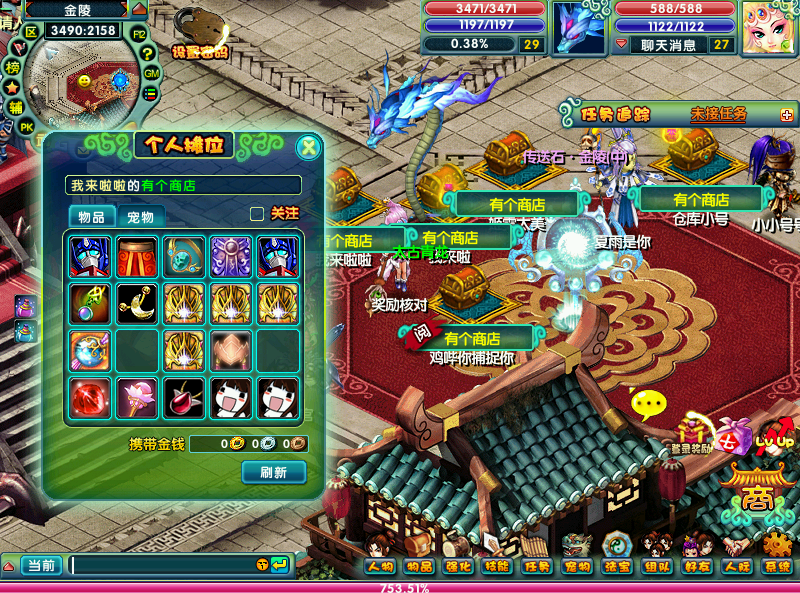The height and width of the screenshot is (593, 800).
Task: Close the personal stall window
Action: (309, 148)
